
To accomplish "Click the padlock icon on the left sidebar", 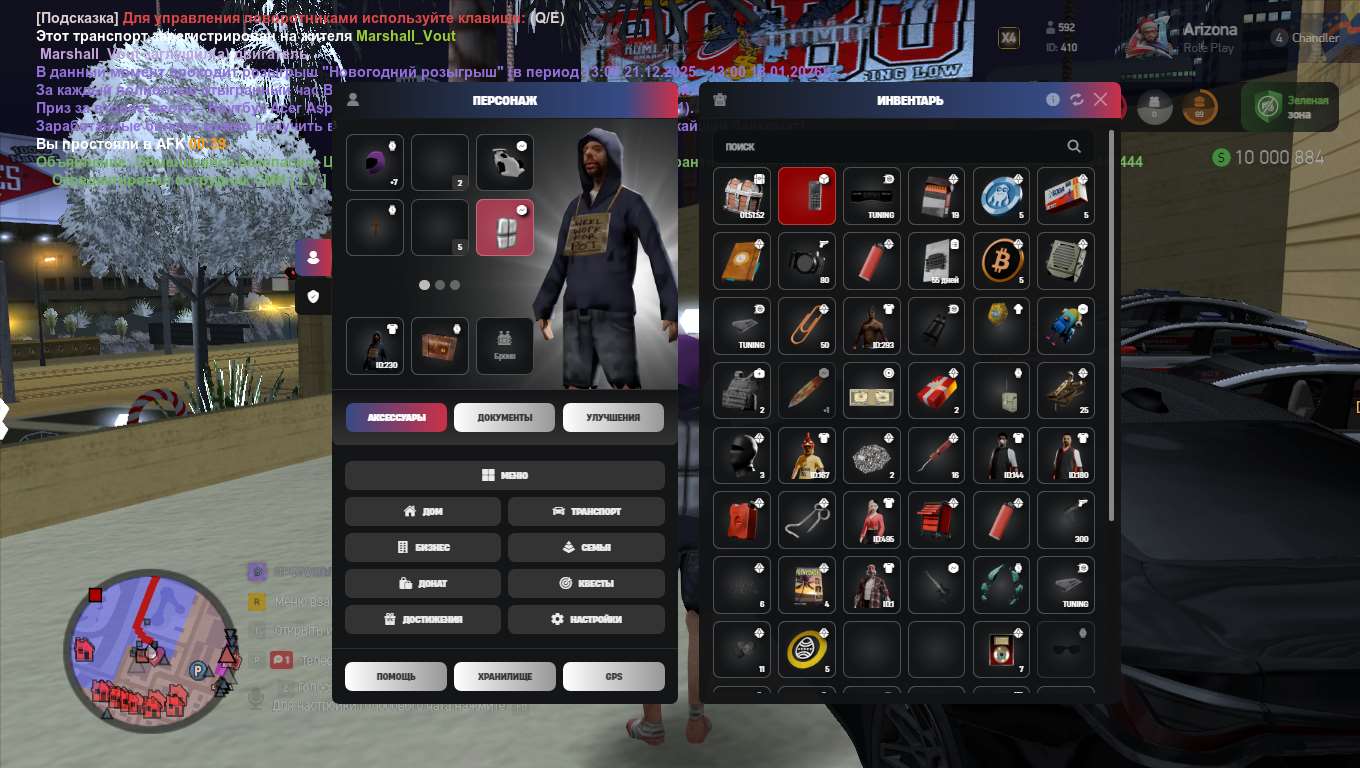I will pyautogui.click(x=313, y=296).
